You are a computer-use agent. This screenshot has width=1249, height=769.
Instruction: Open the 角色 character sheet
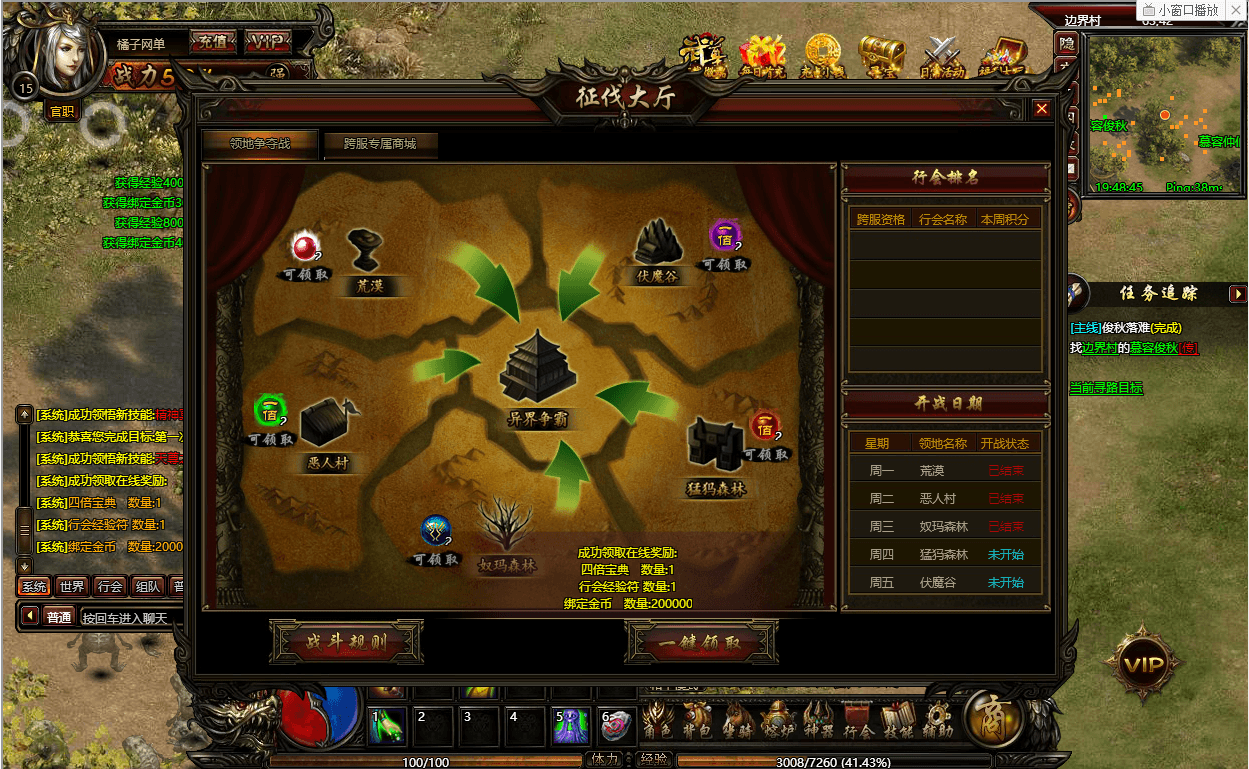tap(656, 720)
